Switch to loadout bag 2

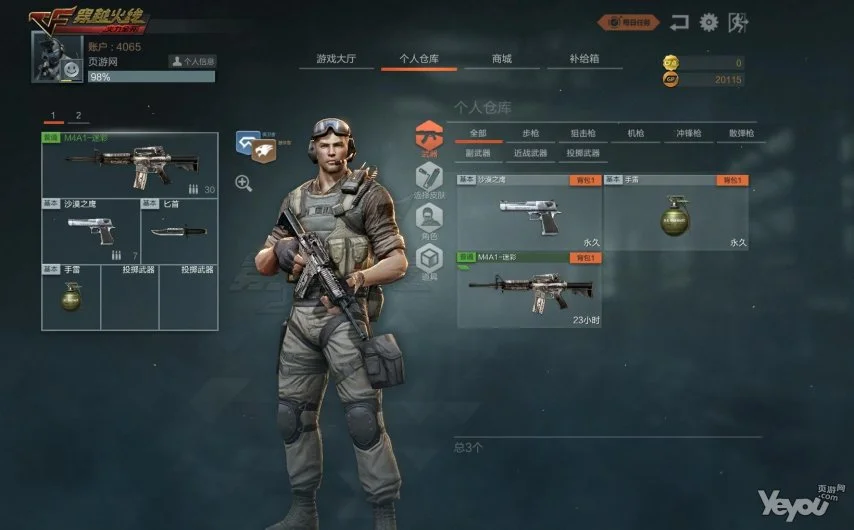(78, 116)
